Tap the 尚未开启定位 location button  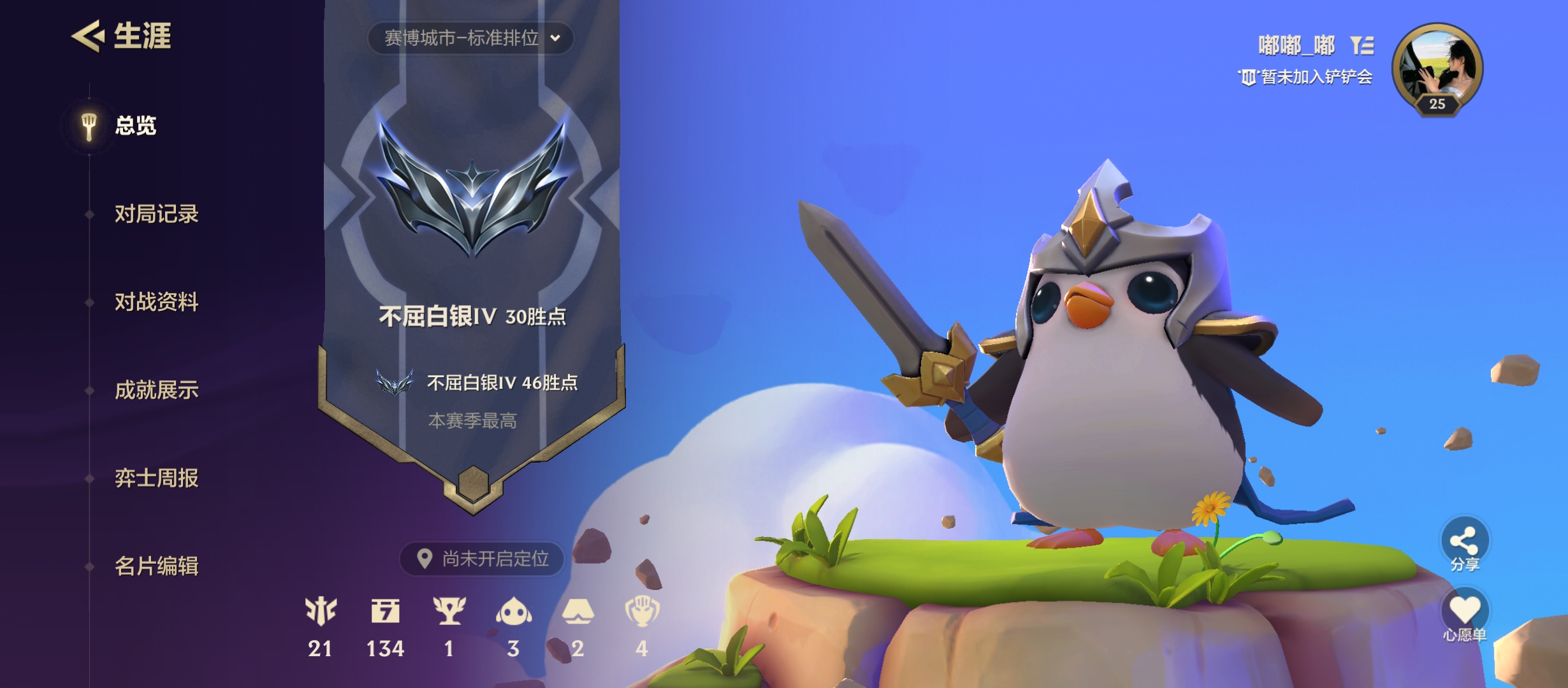click(483, 559)
